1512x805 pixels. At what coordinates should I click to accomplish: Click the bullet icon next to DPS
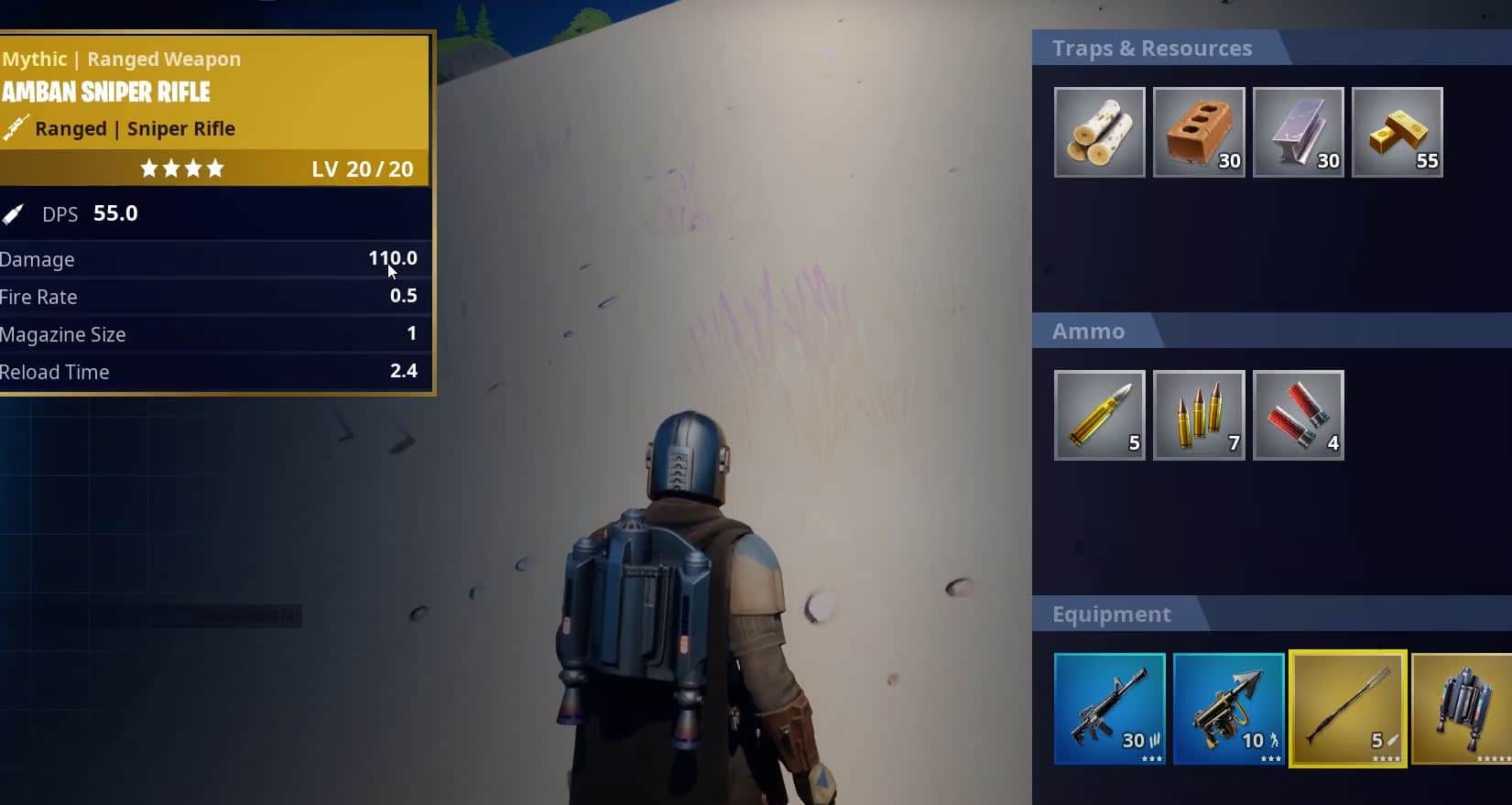pos(13,212)
